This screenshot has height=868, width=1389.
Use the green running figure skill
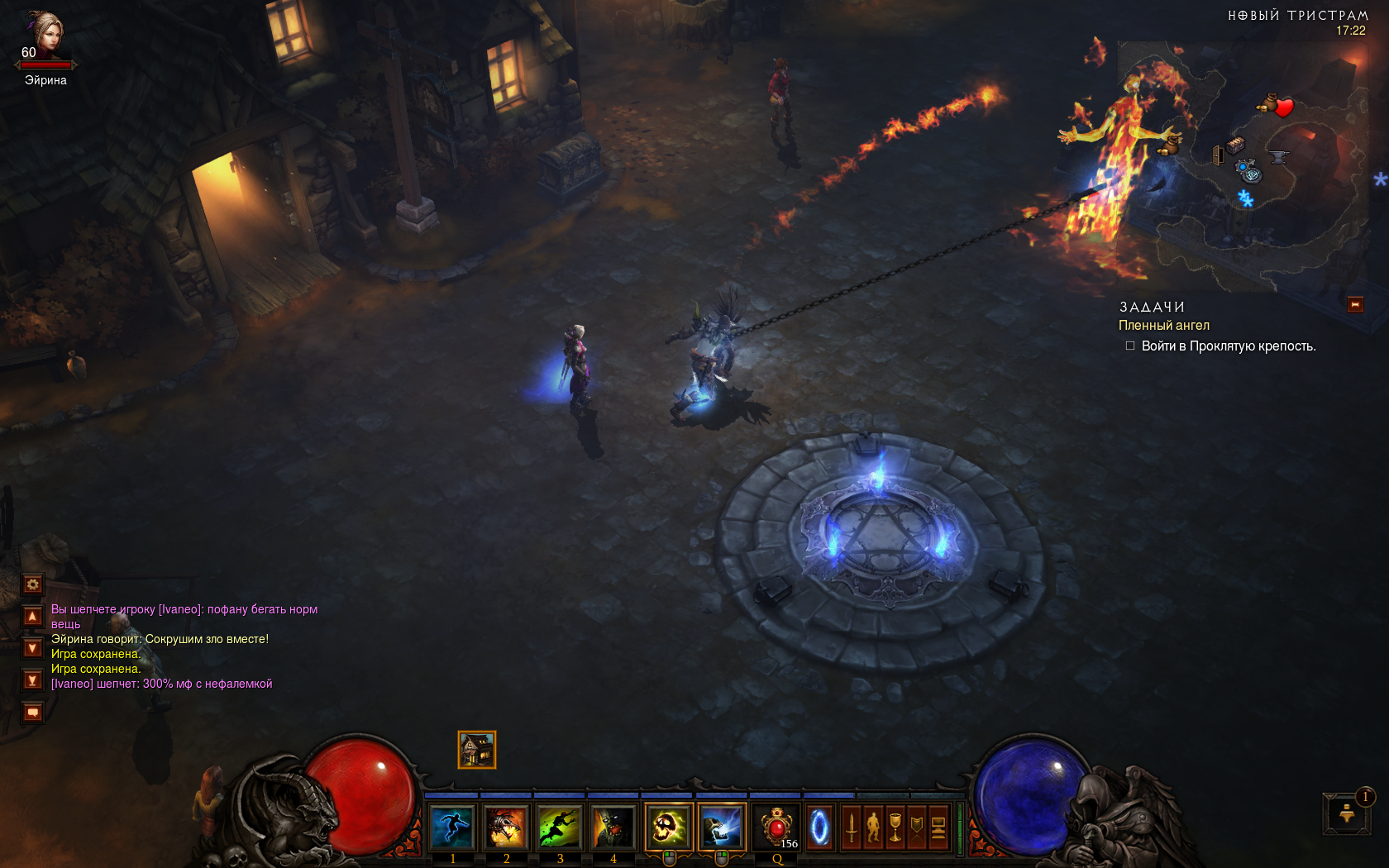[x=559, y=827]
